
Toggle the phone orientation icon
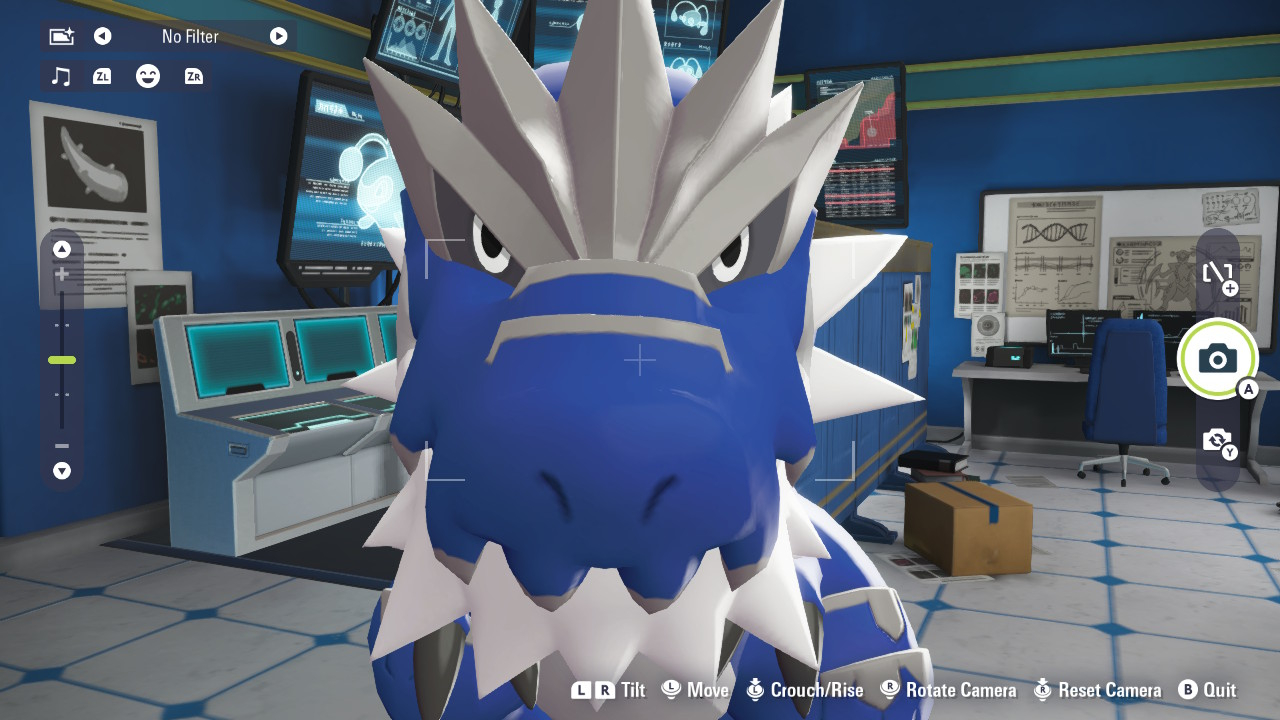(1217, 273)
